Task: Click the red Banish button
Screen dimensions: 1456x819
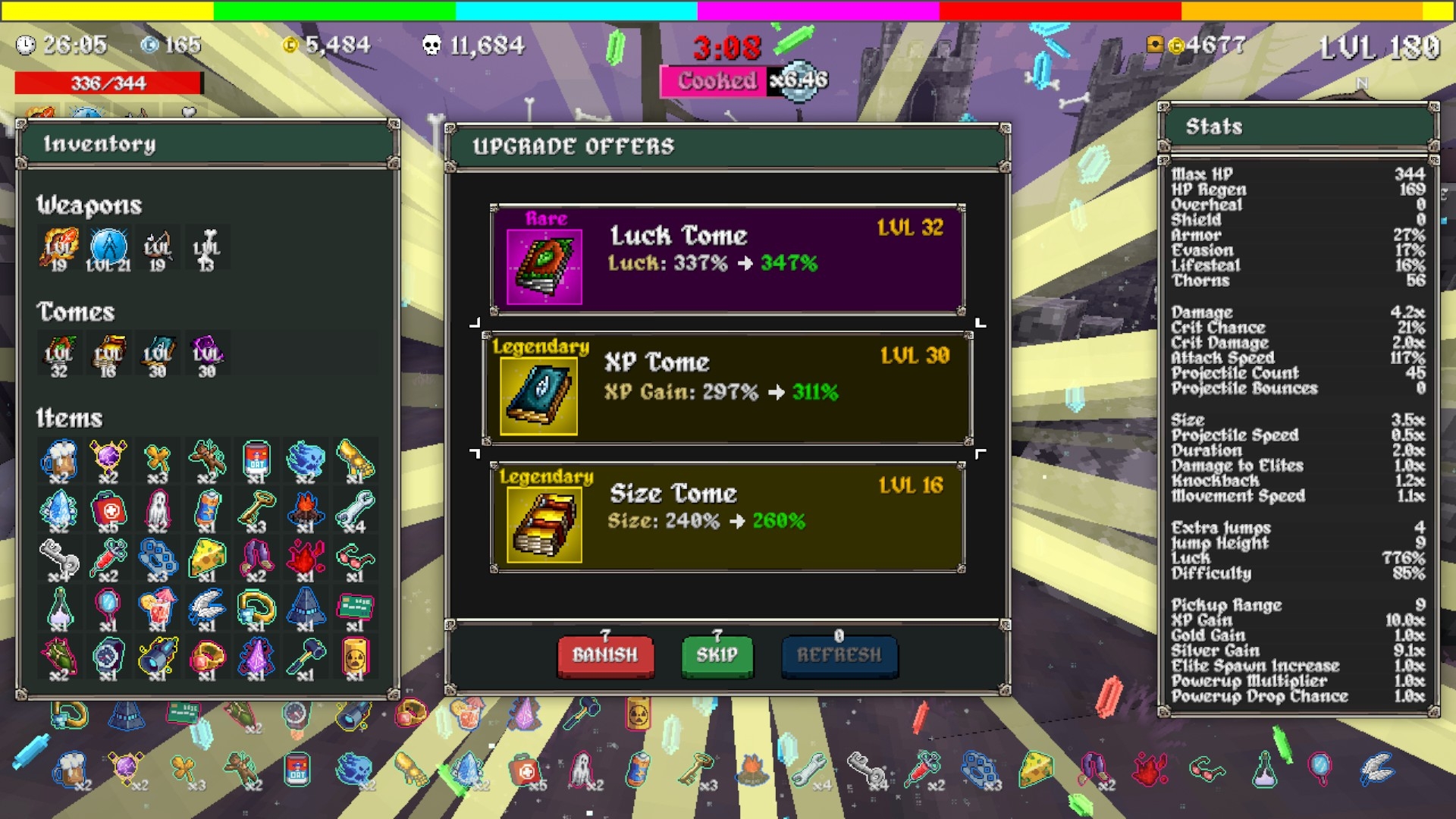Action: click(x=604, y=655)
